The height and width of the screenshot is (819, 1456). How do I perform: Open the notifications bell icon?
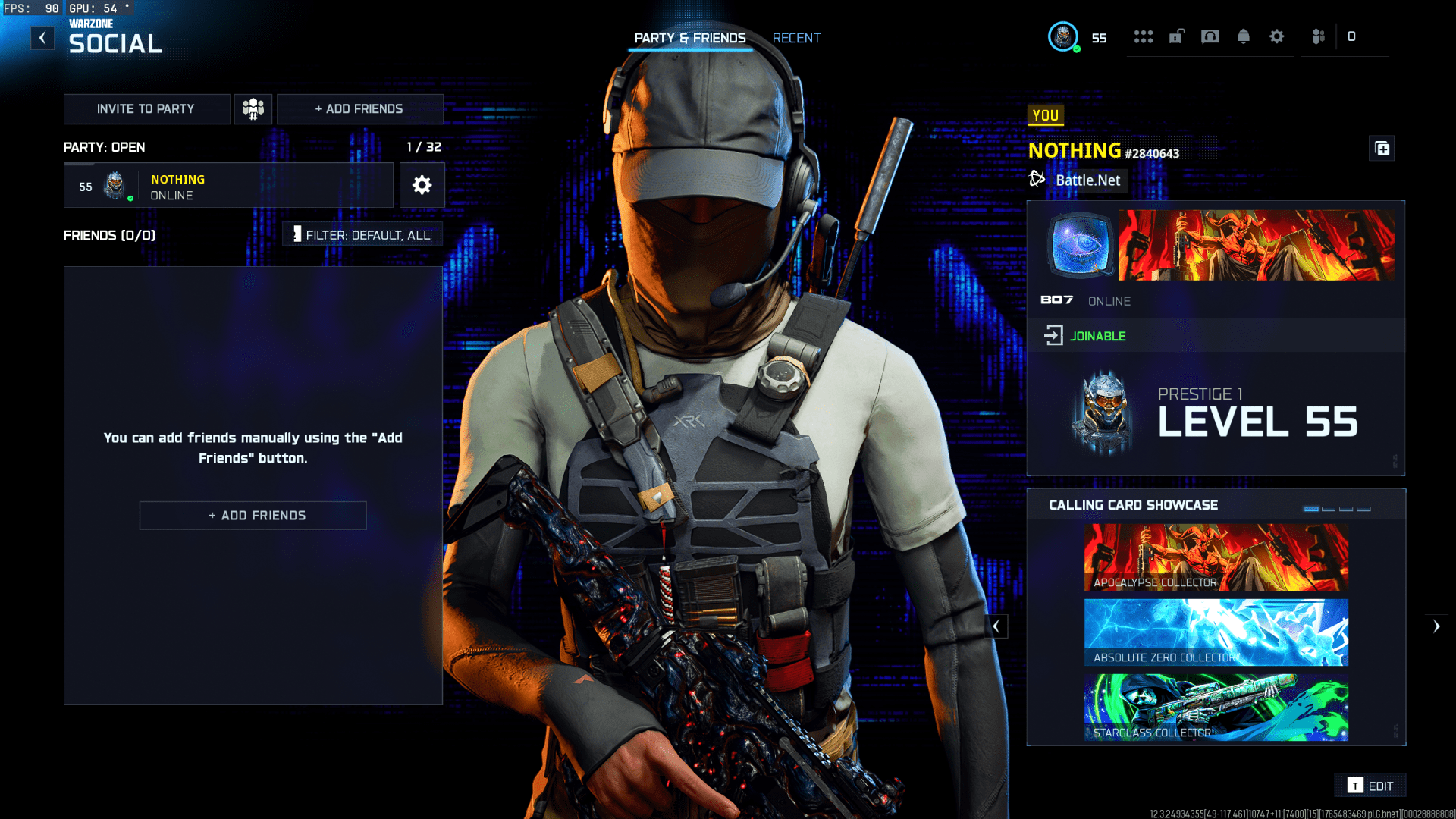(1244, 36)
